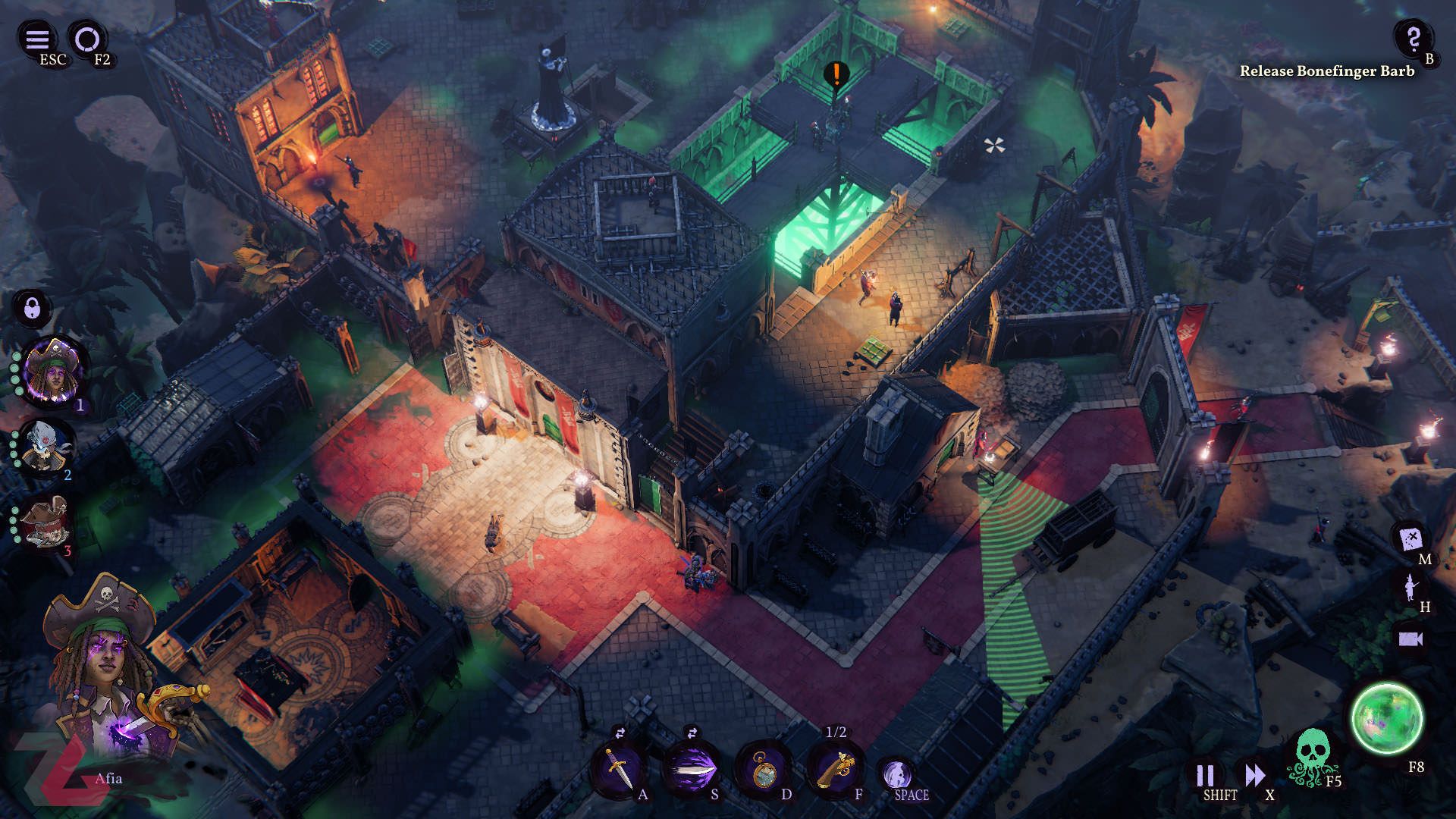
Task: Click the glowing green F8 orb
Action: (x=1388, y=718)
